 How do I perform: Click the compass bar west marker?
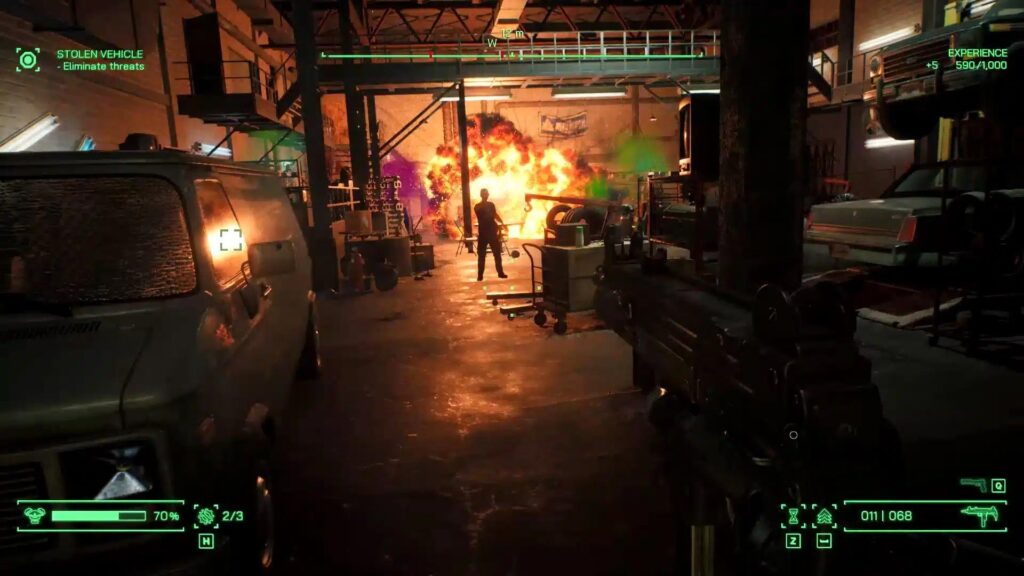pyautogui.click(x=491, y=43)
